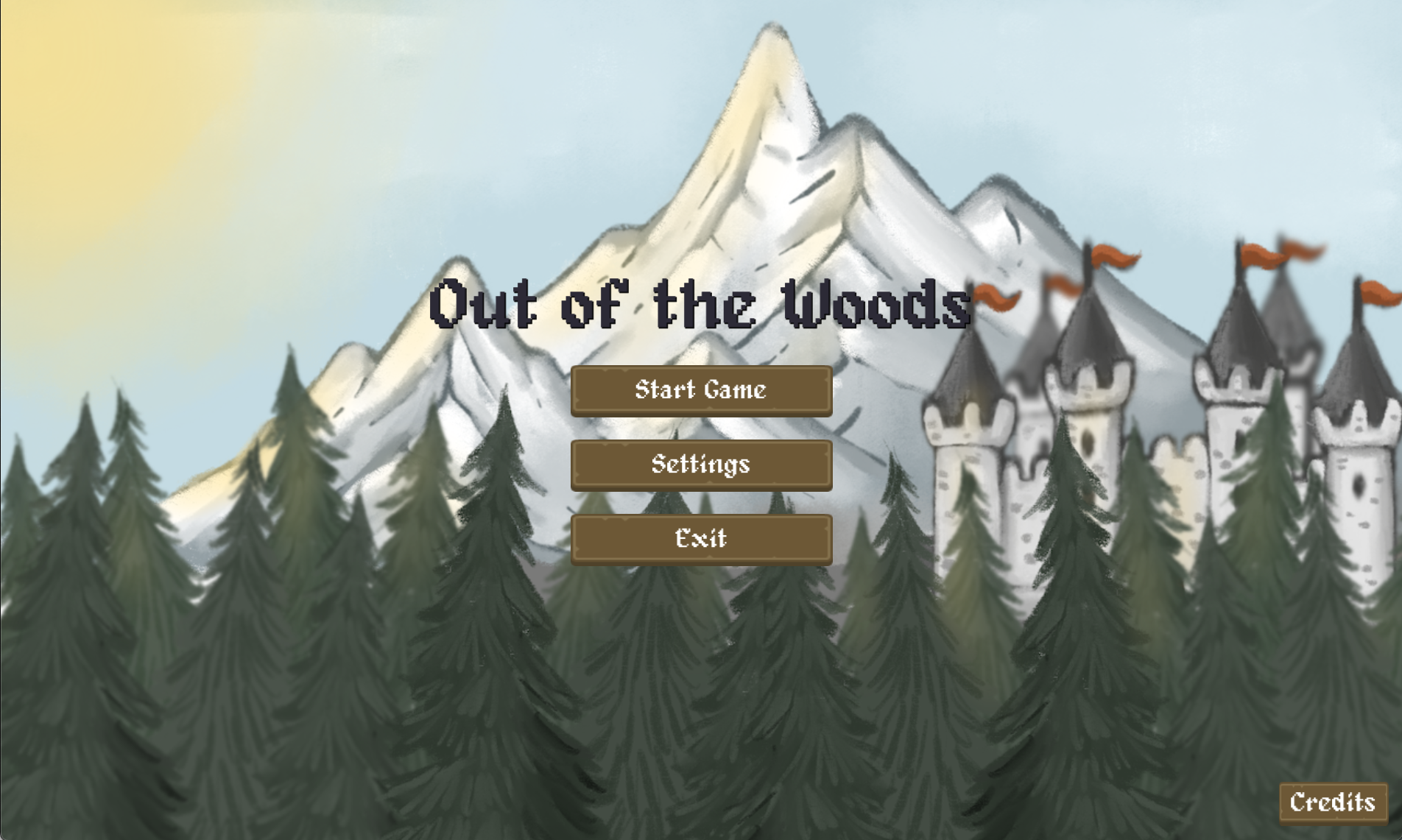Click the bottom wooden menu button

(701, 538)
